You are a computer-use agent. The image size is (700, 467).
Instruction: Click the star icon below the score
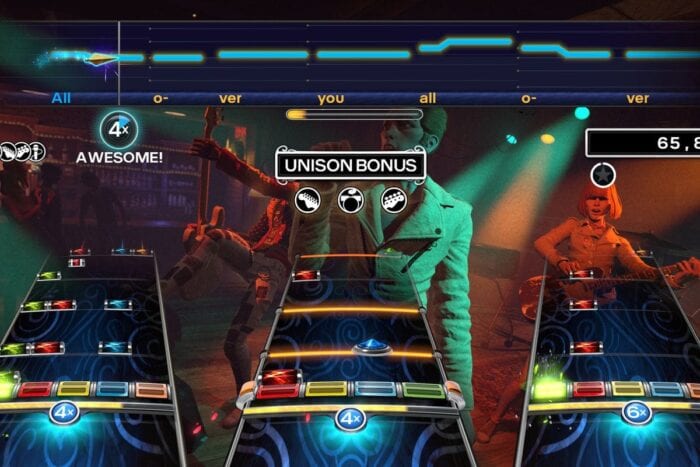pyautogui.click(x=602, y=175)
